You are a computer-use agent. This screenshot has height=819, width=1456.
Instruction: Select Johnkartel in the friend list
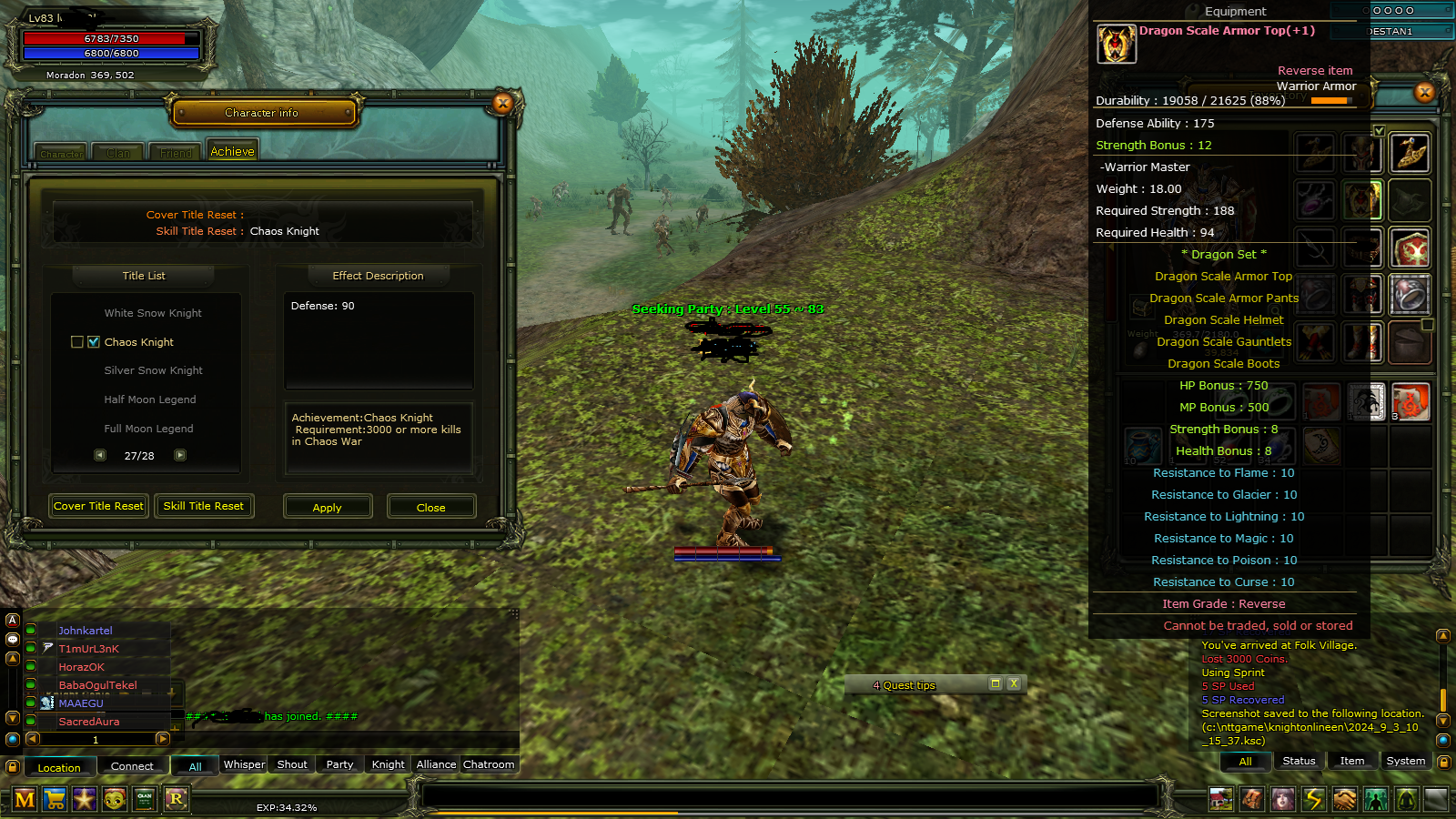pyautogui.click(x=86, y=630)
